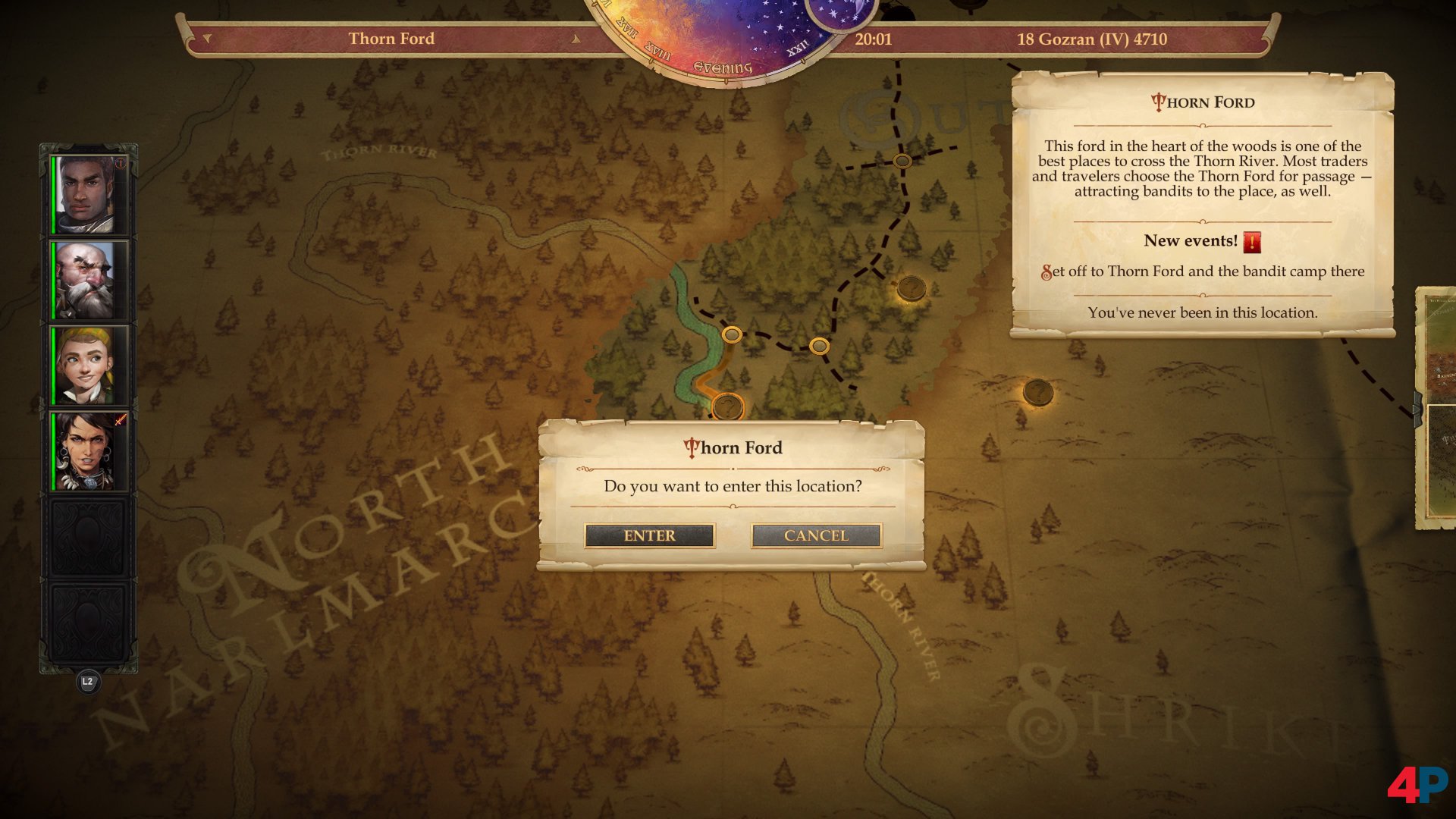
Task: Select the dark-haired woman's portrait
Action: click(86, 452)
